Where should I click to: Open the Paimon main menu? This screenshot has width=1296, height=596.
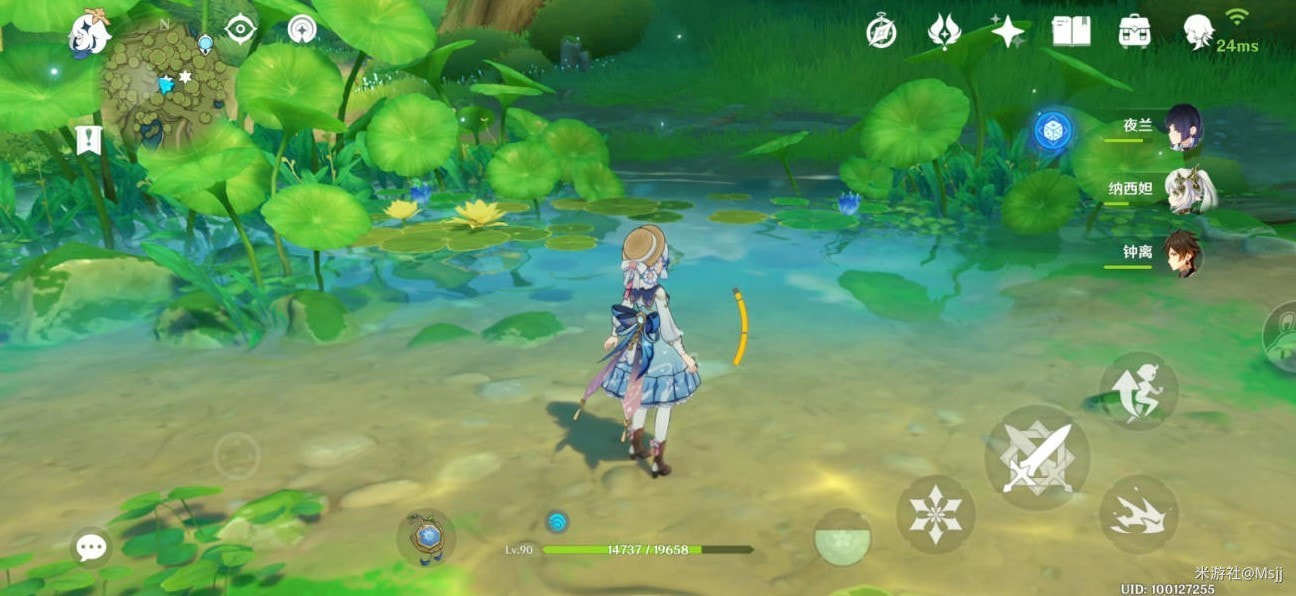point(89,33)
